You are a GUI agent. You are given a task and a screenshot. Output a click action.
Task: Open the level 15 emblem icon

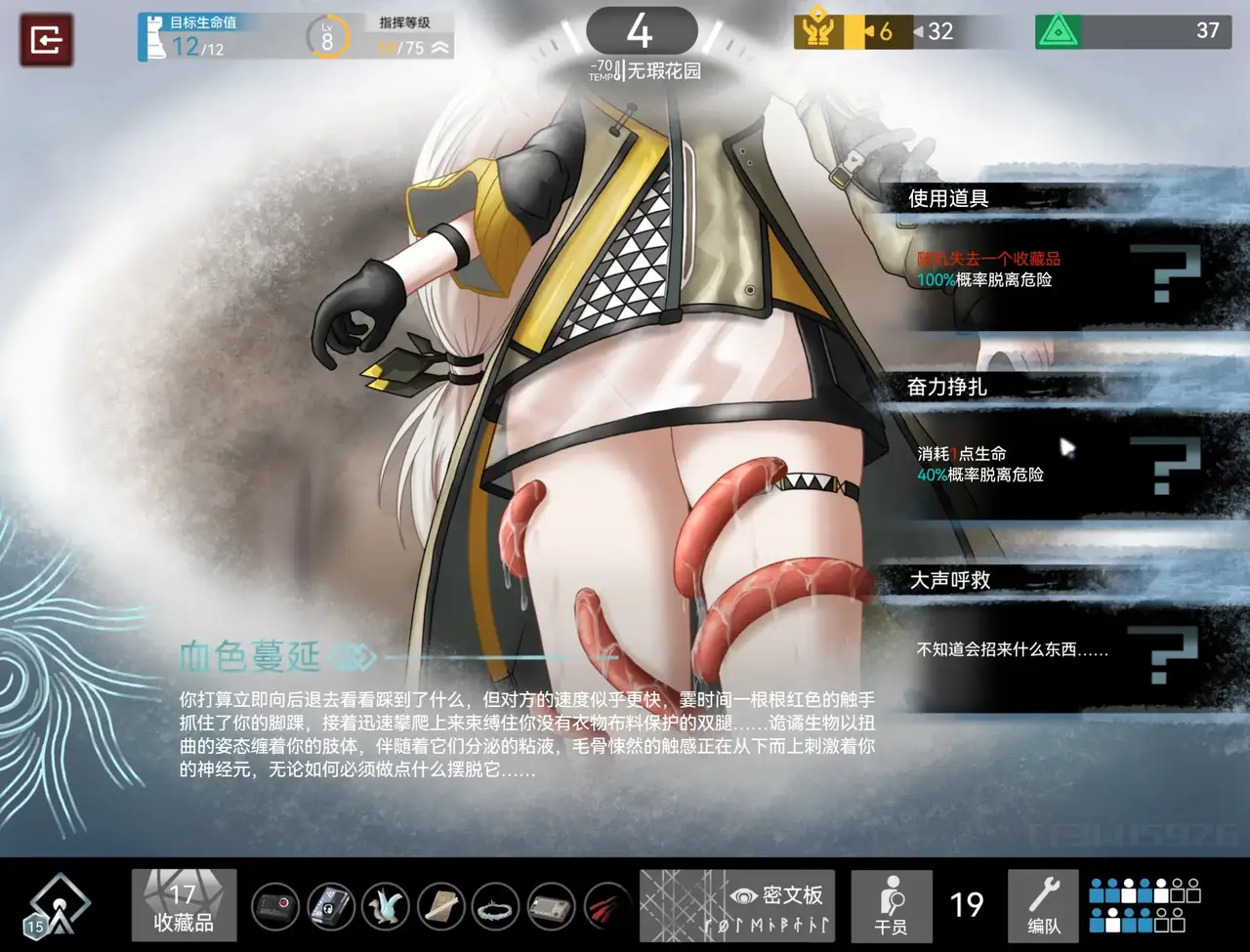click(59, 908)
